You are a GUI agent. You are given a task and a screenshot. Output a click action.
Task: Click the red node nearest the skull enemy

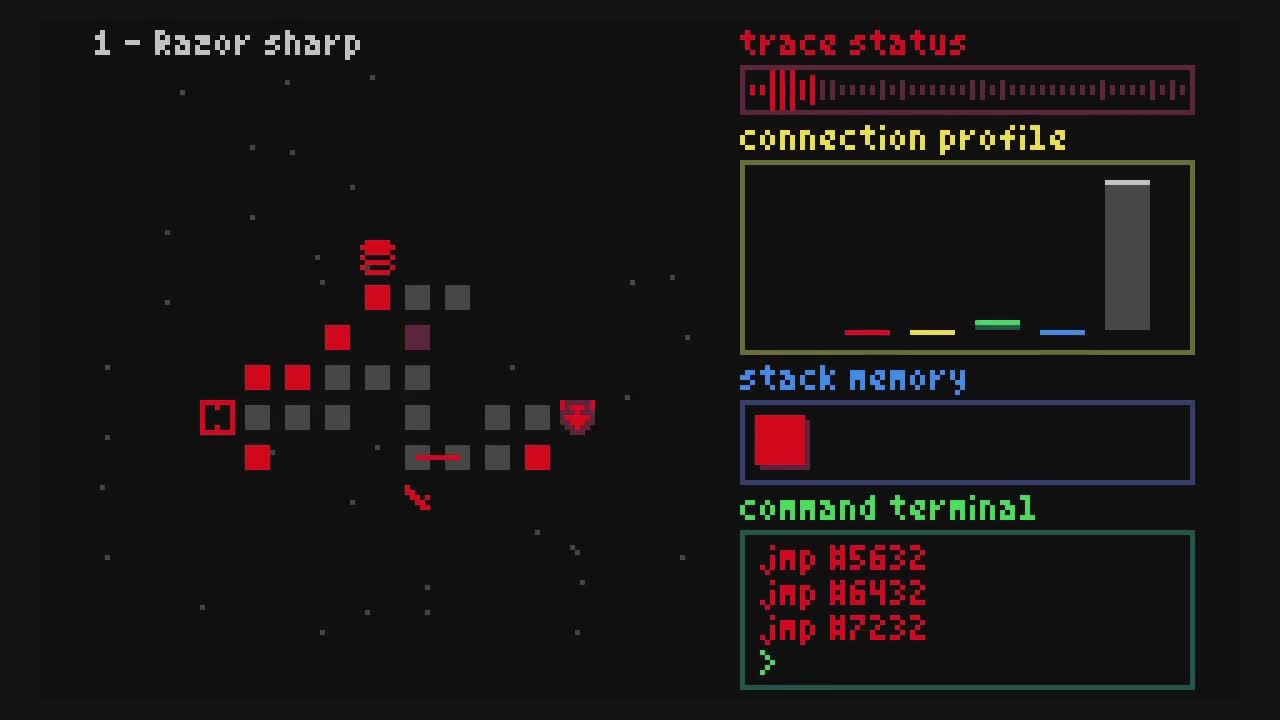(538, 458)
